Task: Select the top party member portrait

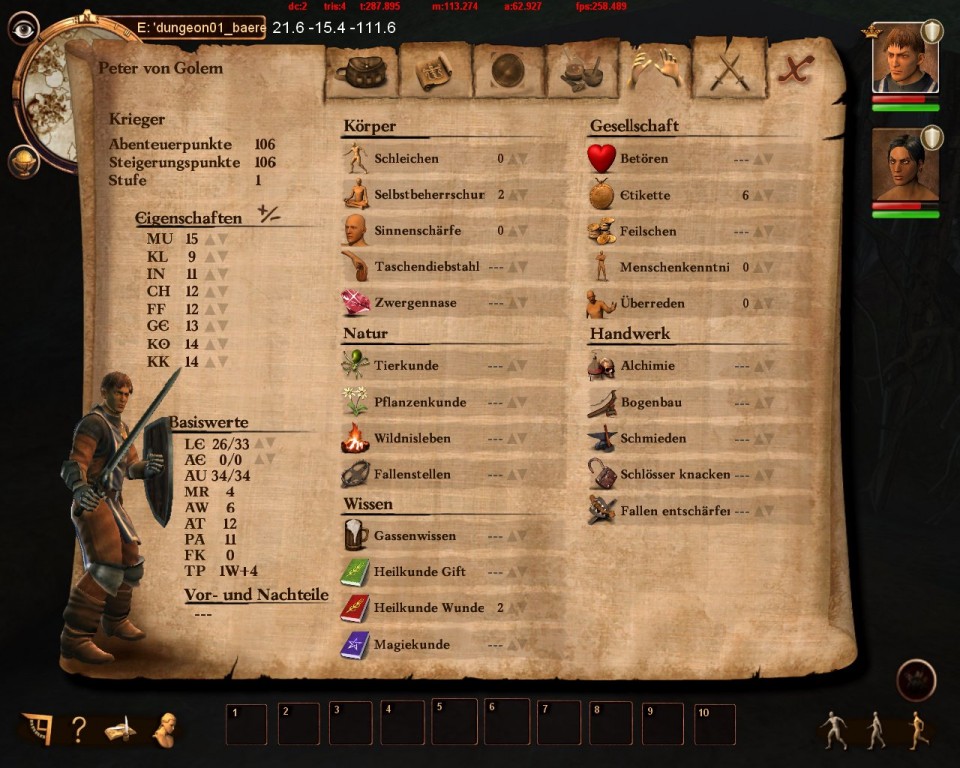Action: click(904, 58)
